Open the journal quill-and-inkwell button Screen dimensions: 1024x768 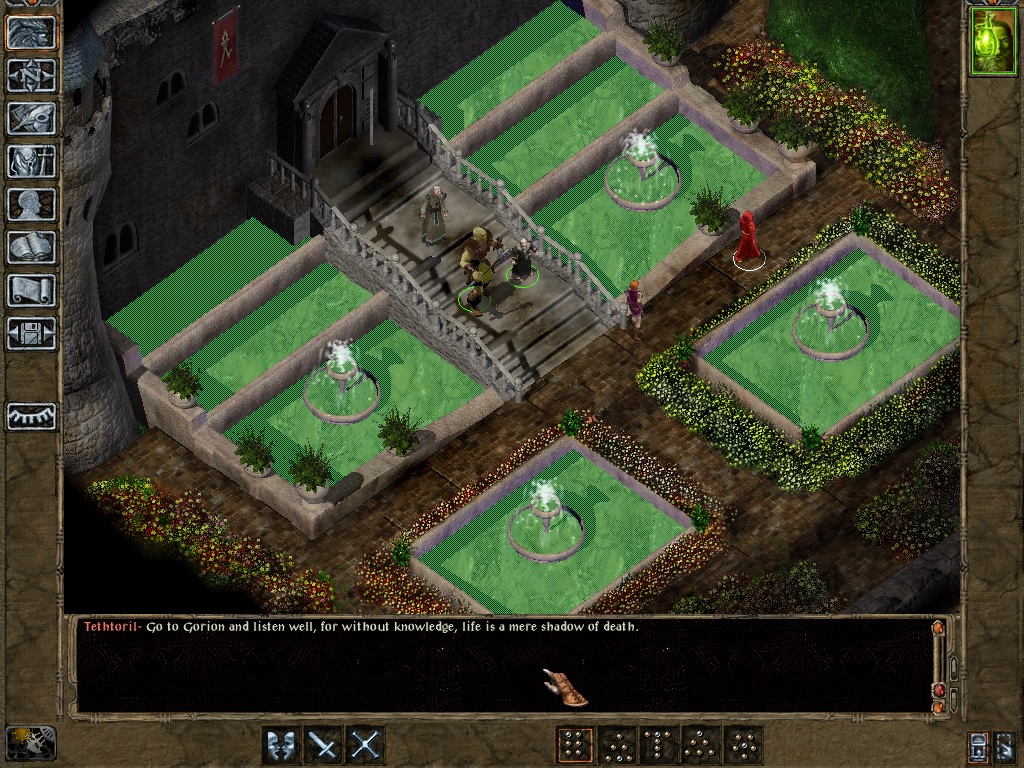click(x=32, y=118)
